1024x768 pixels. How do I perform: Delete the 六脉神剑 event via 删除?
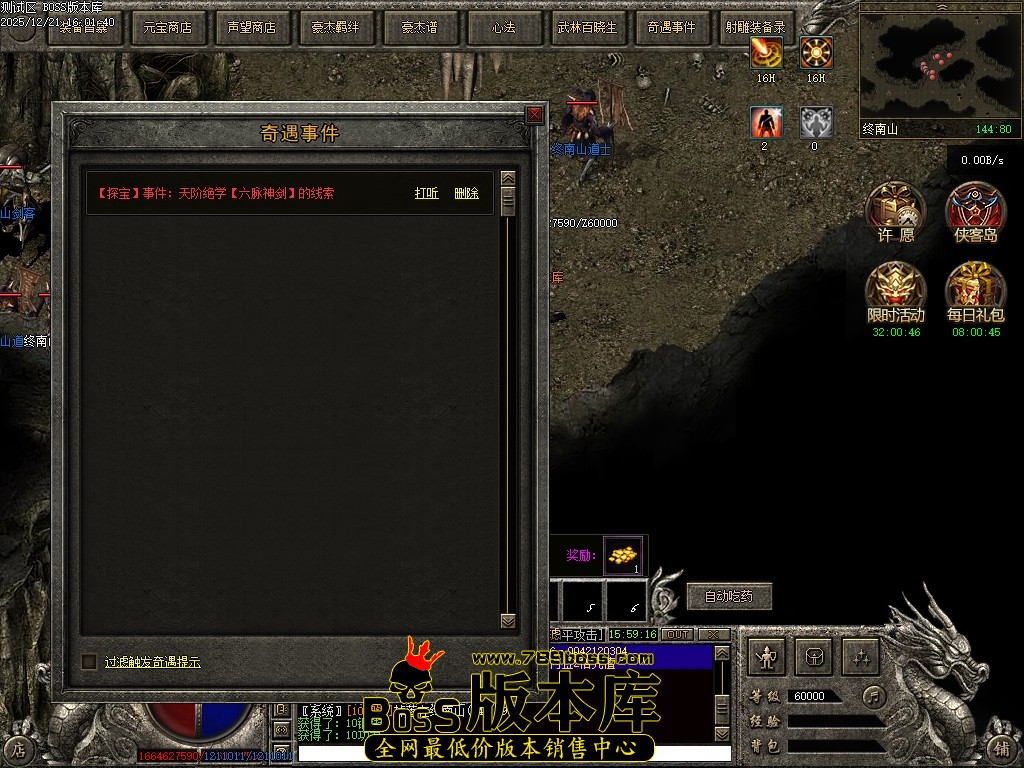[466, 194]
